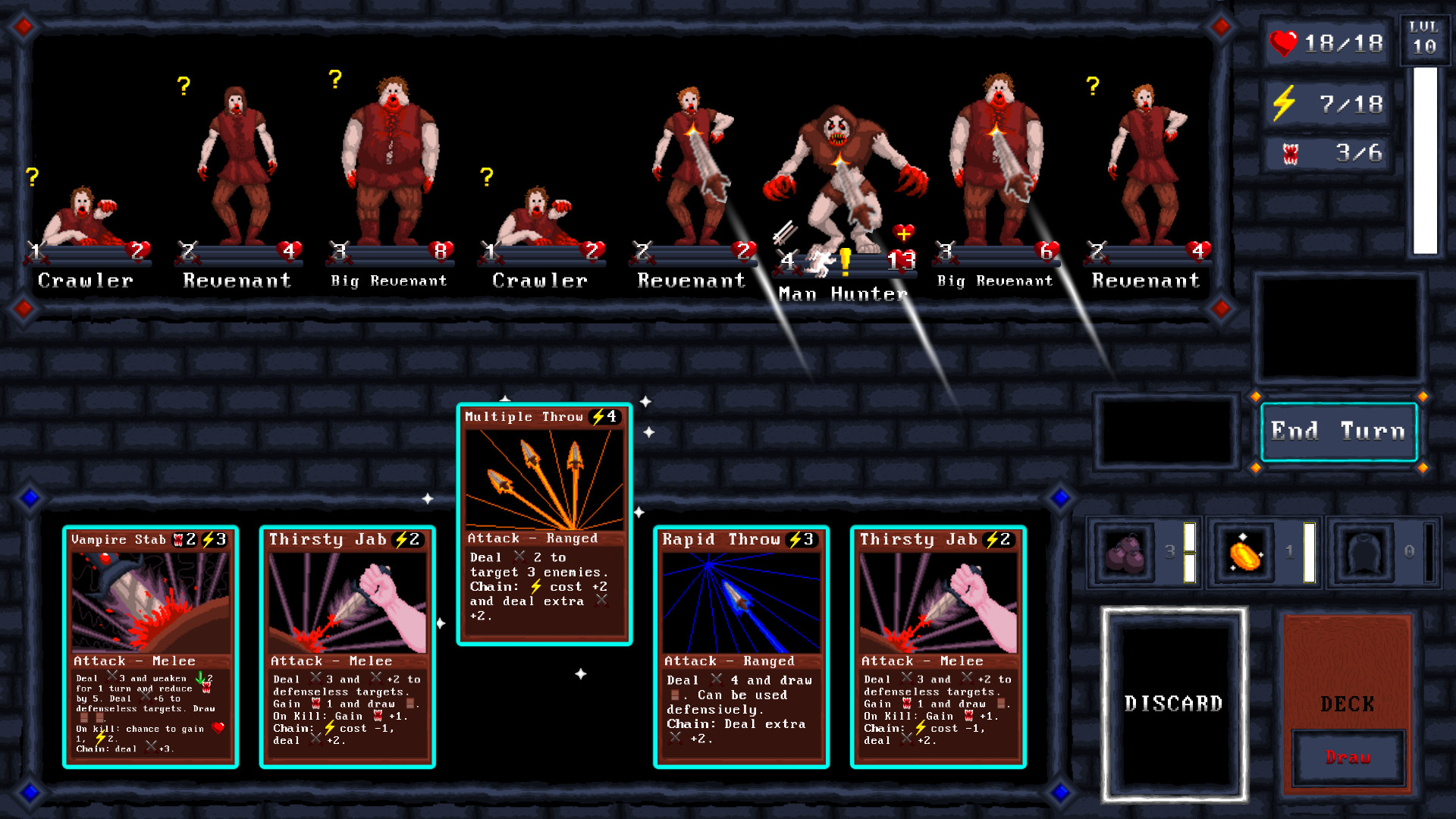Viewport: 1456px width, 819px height.
Task: Open the Discard pile
Action: coord(1174,704)
